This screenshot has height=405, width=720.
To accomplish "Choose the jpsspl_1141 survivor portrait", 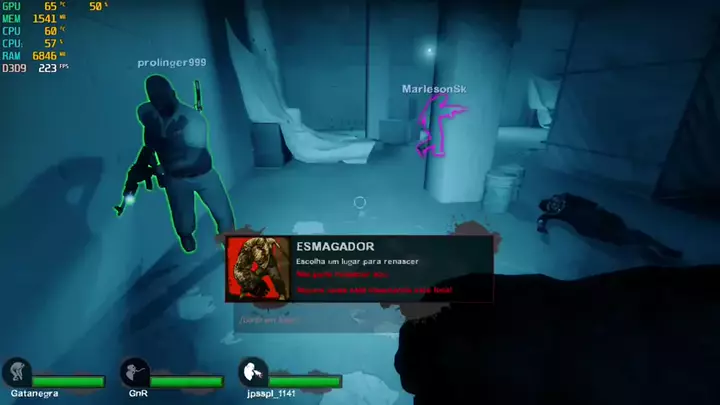I will [252, 373].
